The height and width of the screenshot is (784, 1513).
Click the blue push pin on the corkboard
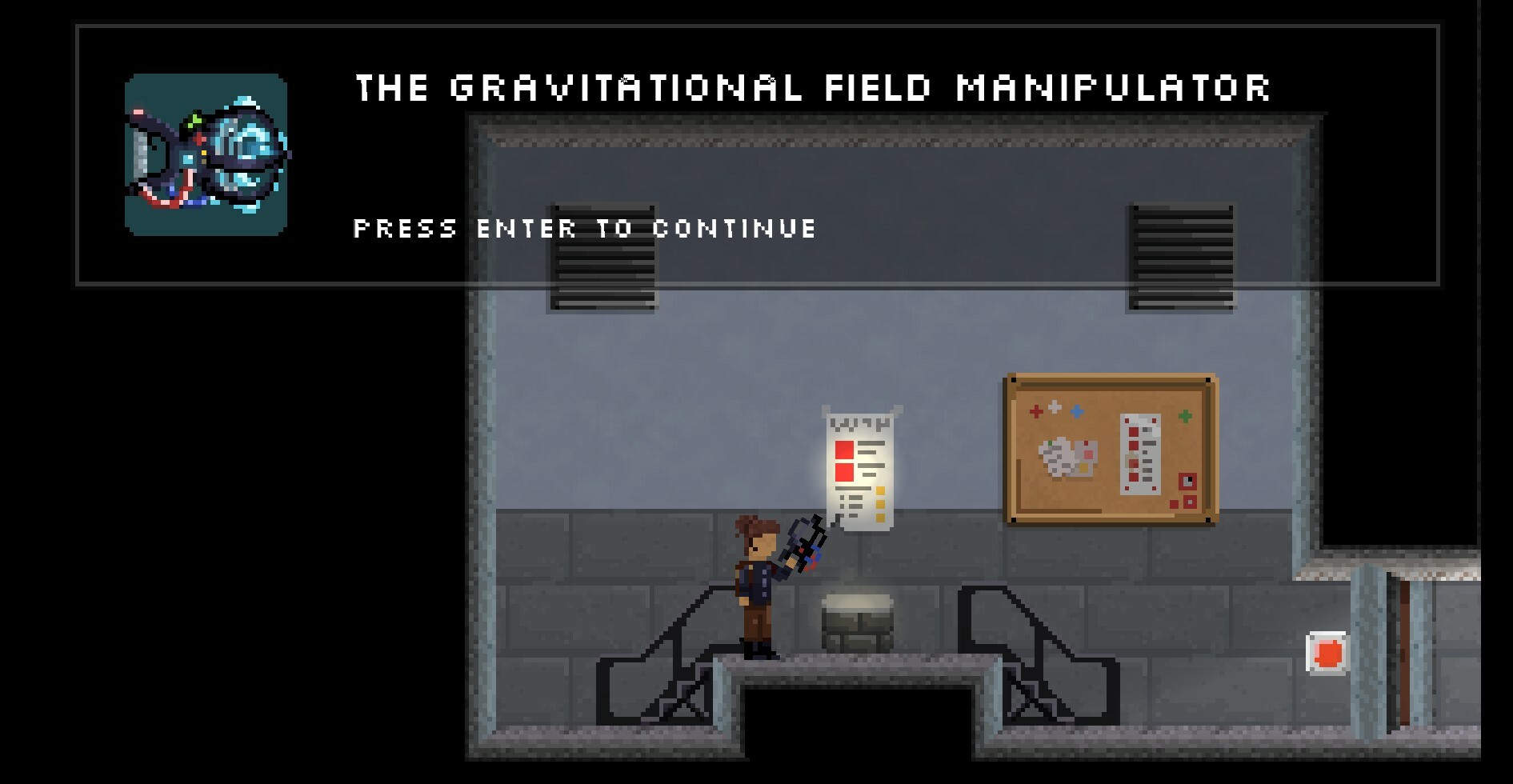coord(1076,410)
